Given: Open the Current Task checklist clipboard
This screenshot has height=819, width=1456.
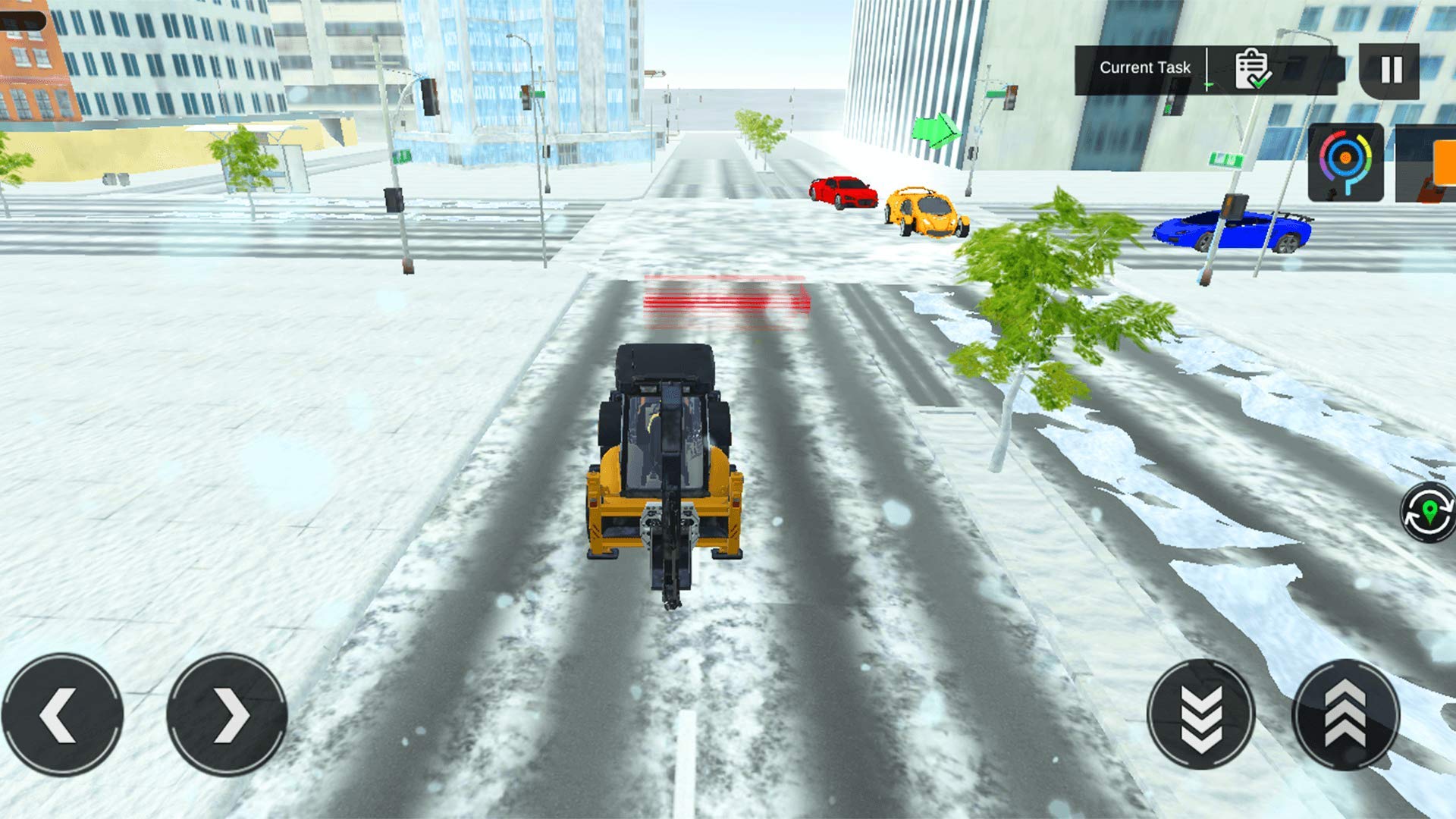Looking at the screenshot, I should tap(1251, 67).
